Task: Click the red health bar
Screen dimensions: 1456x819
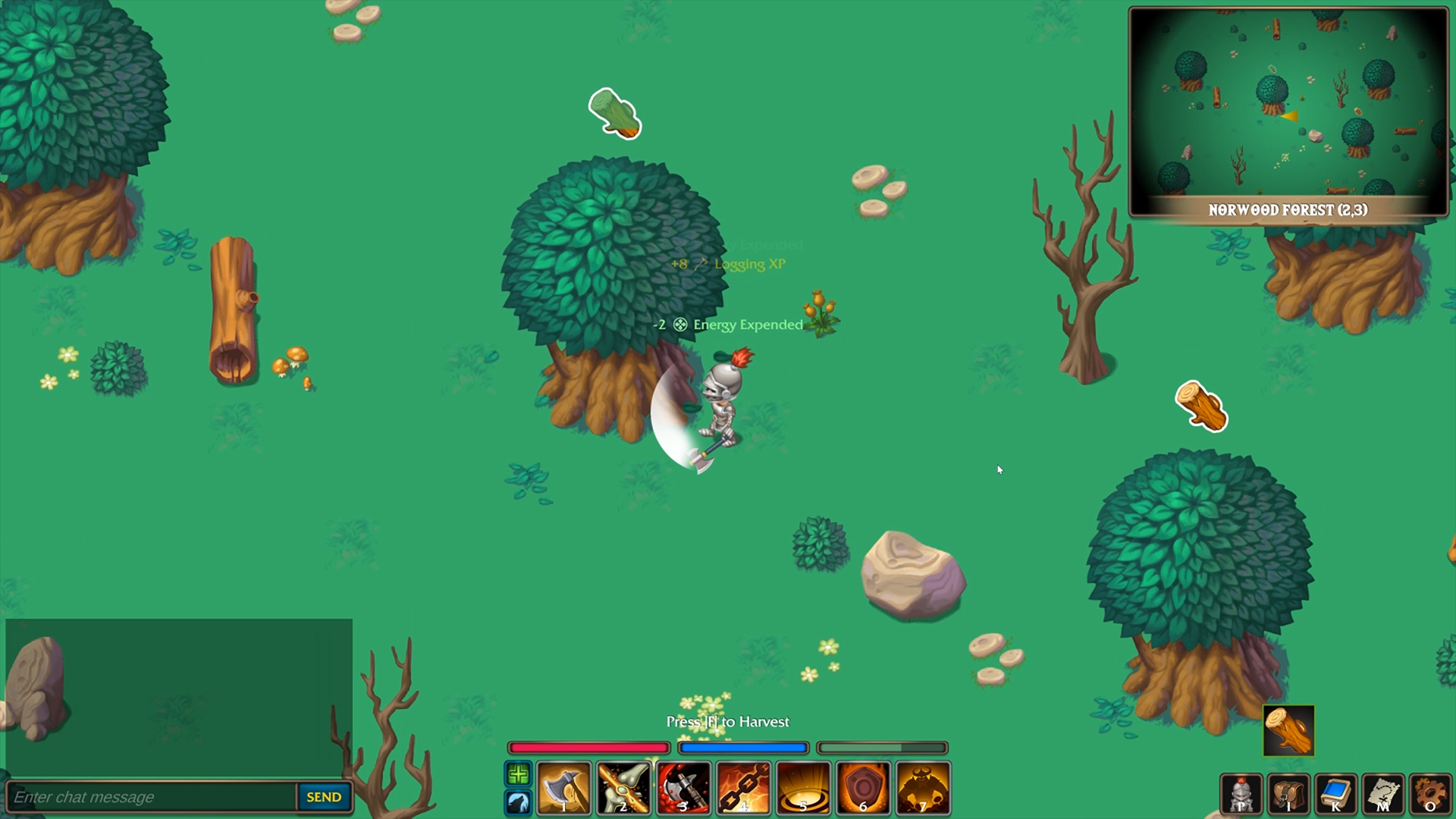Action: [x=588, y=748]
